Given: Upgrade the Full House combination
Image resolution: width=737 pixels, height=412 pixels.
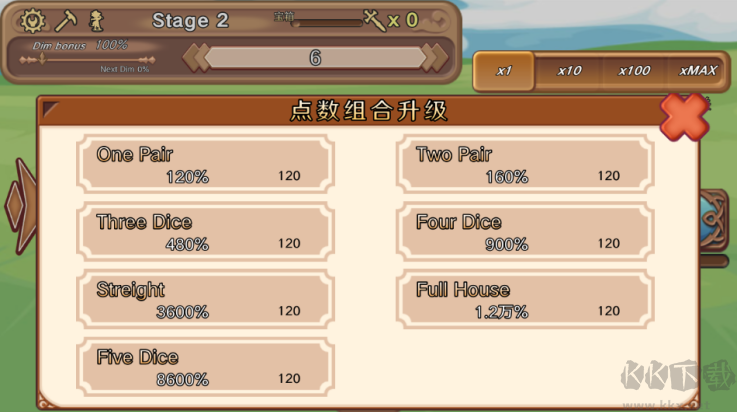Looking at the screenshot, I should [525, 300].
